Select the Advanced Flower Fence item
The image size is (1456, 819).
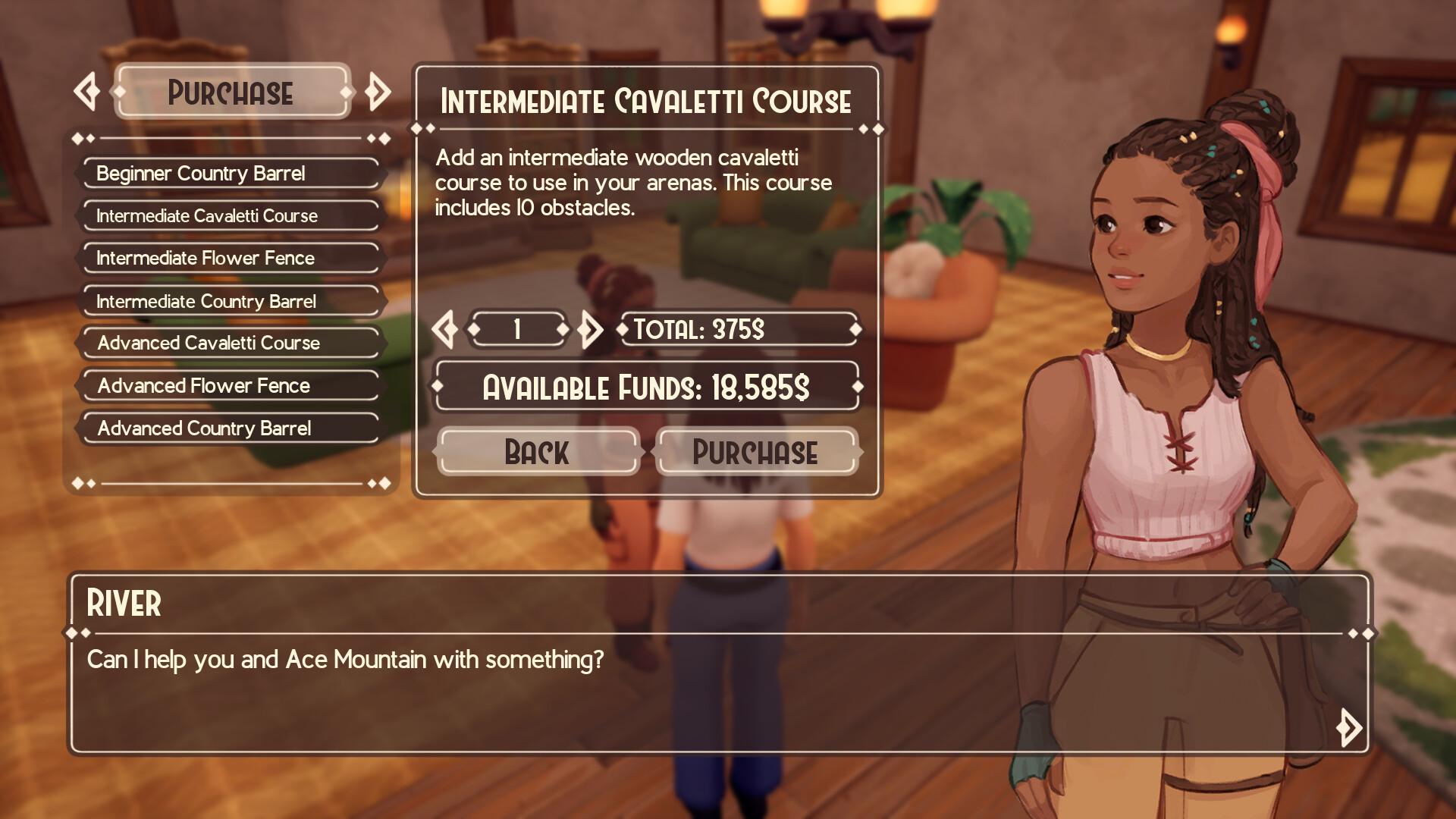click(x=229, y=386)
